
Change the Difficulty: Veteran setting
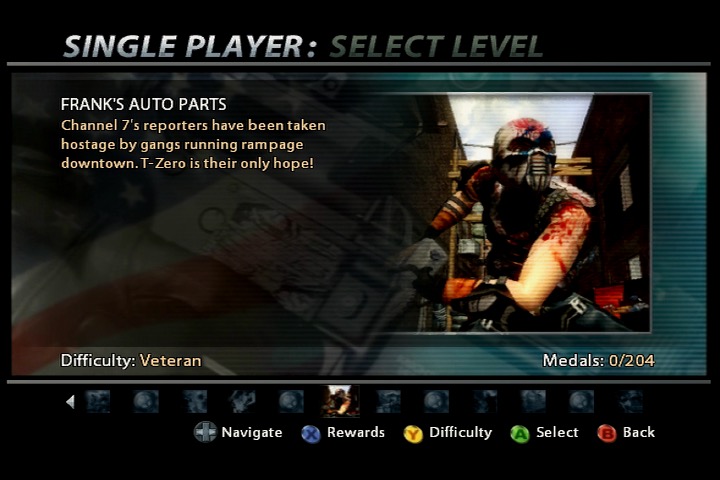pos(131,360)
